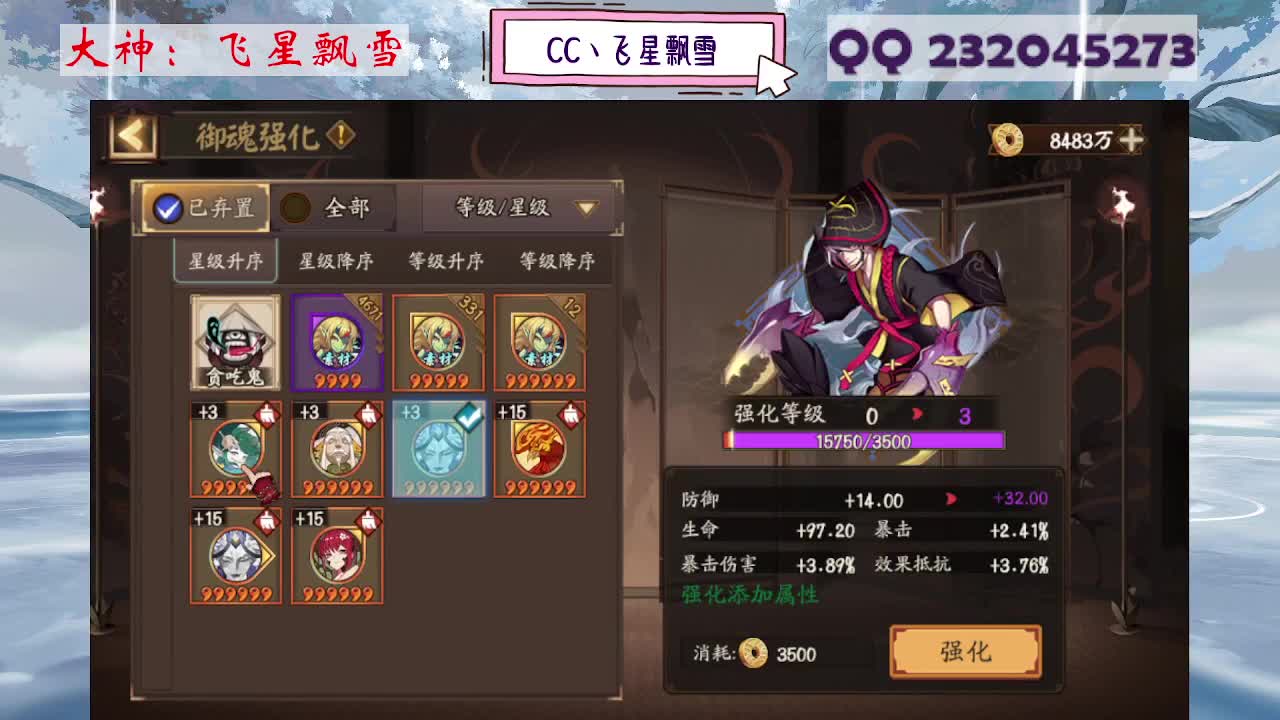Select the material soul stacked 331 times

[438, 343]
